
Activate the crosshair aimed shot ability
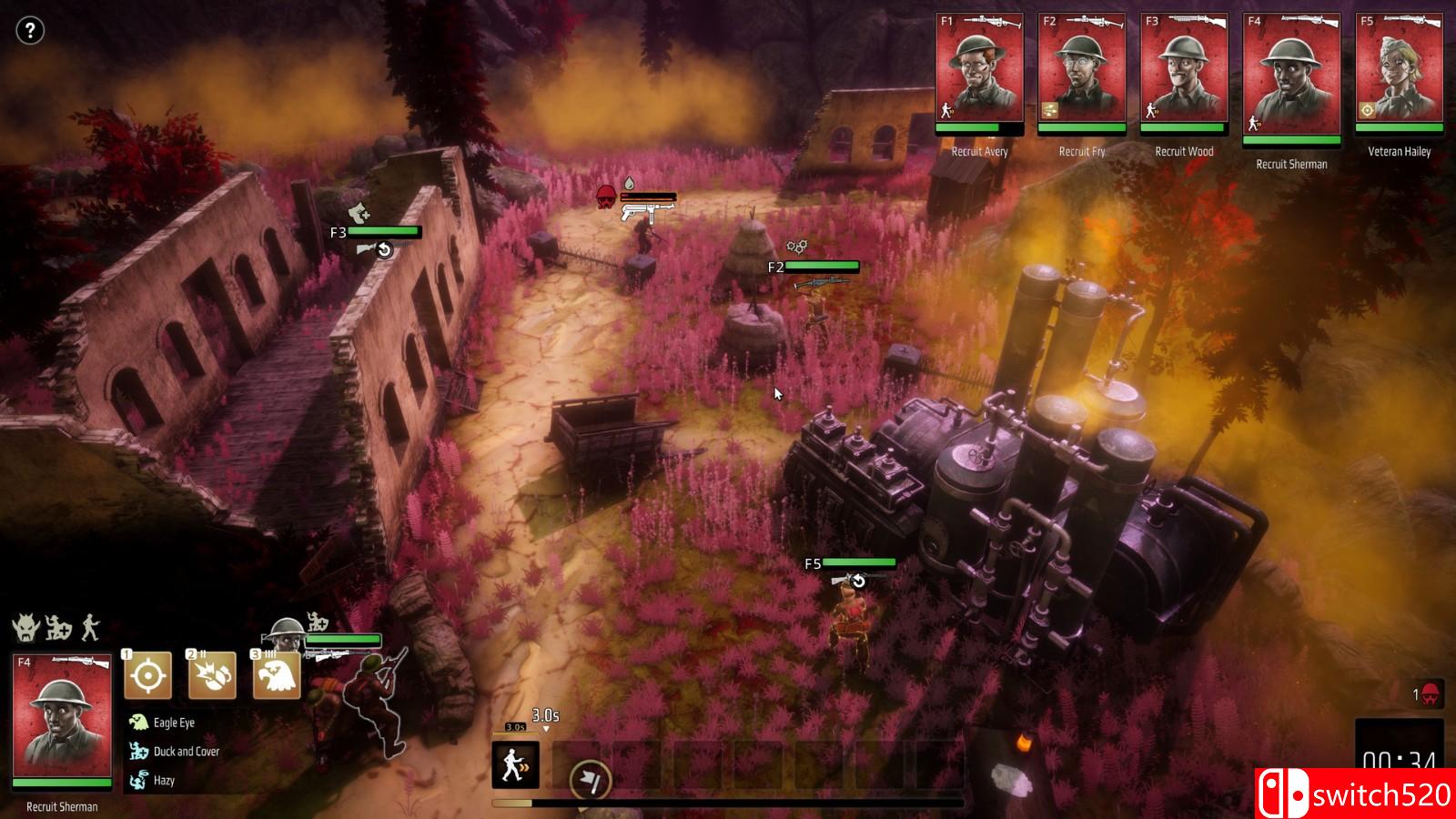(147, 676)
